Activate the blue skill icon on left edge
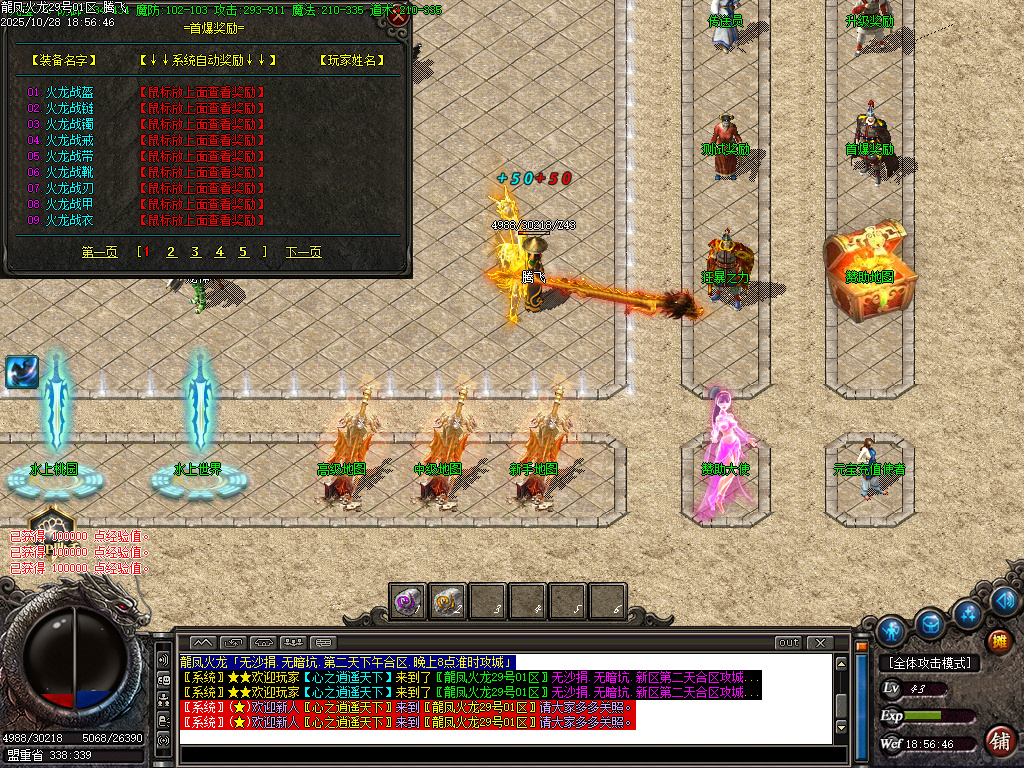1024x768 pixels. 21,372
